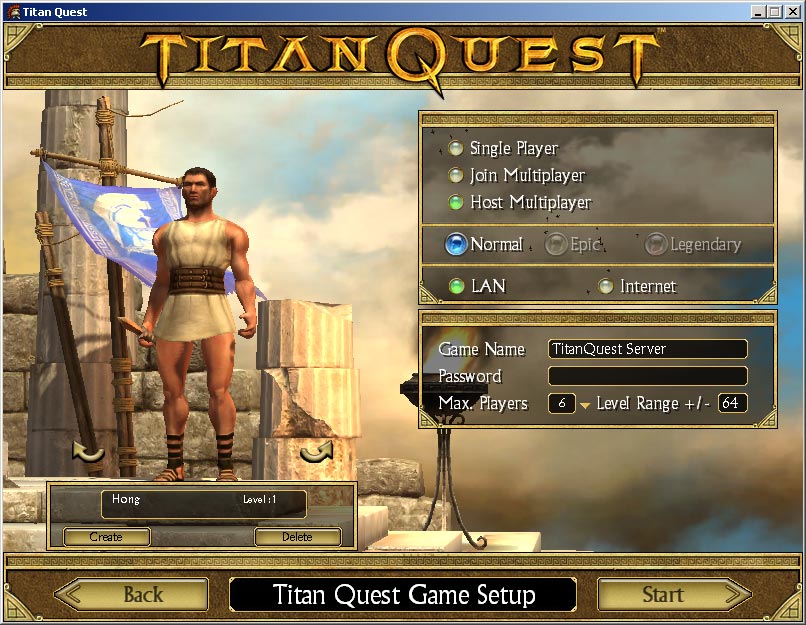Switch to Internet connection

pyautogui.click(x=605, y=287)
